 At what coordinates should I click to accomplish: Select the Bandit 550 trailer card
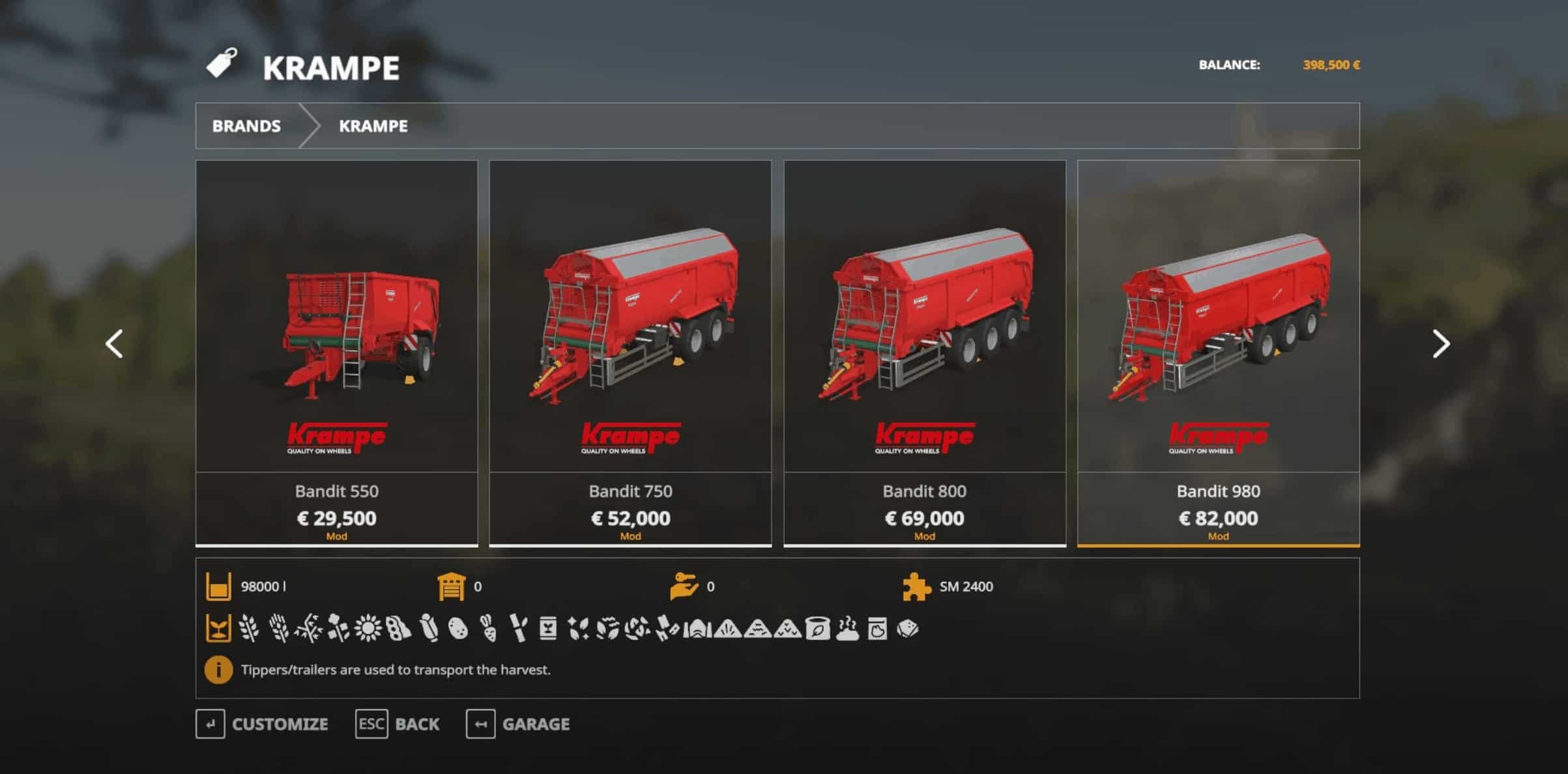click(336, 352)
